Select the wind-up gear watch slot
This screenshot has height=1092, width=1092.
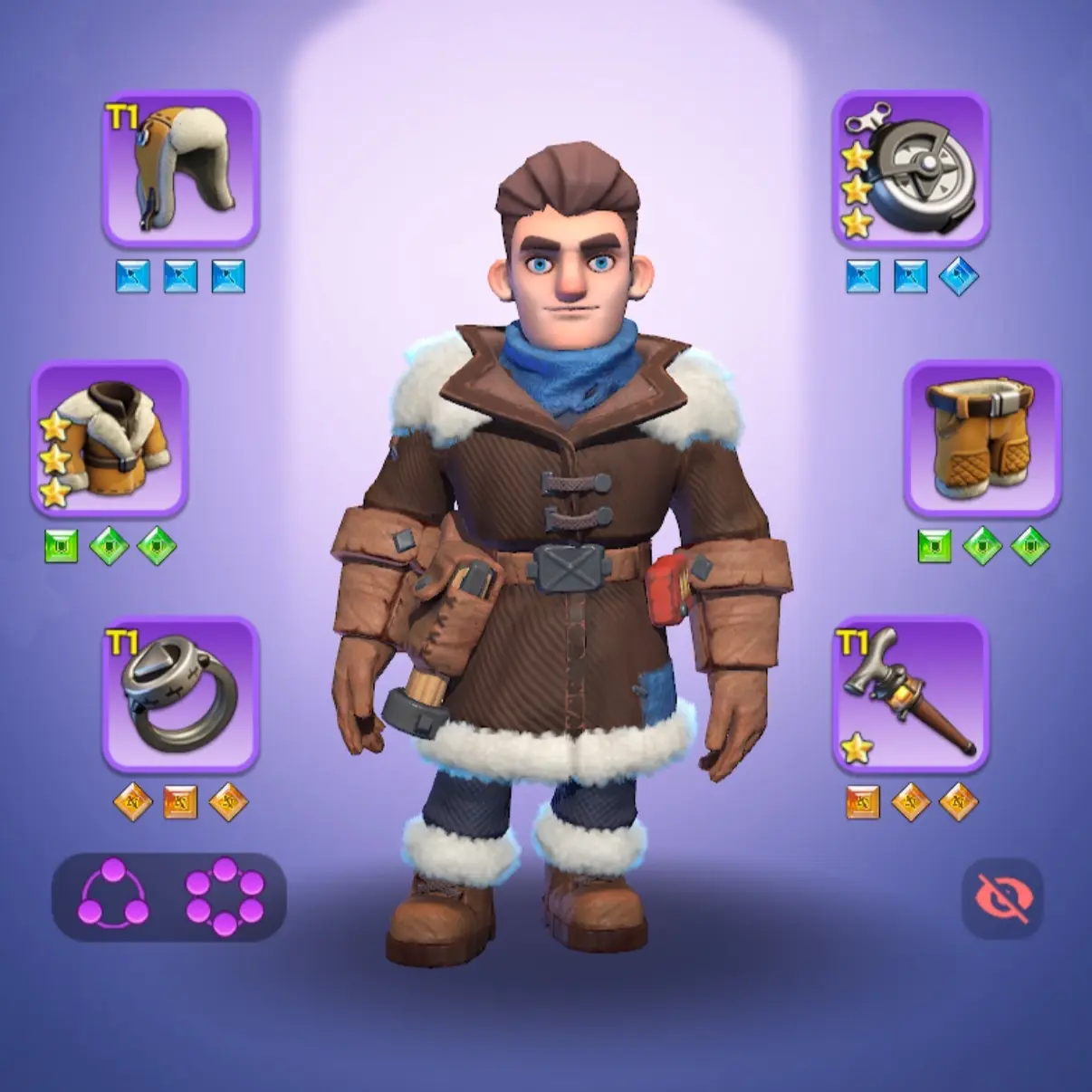910,169
